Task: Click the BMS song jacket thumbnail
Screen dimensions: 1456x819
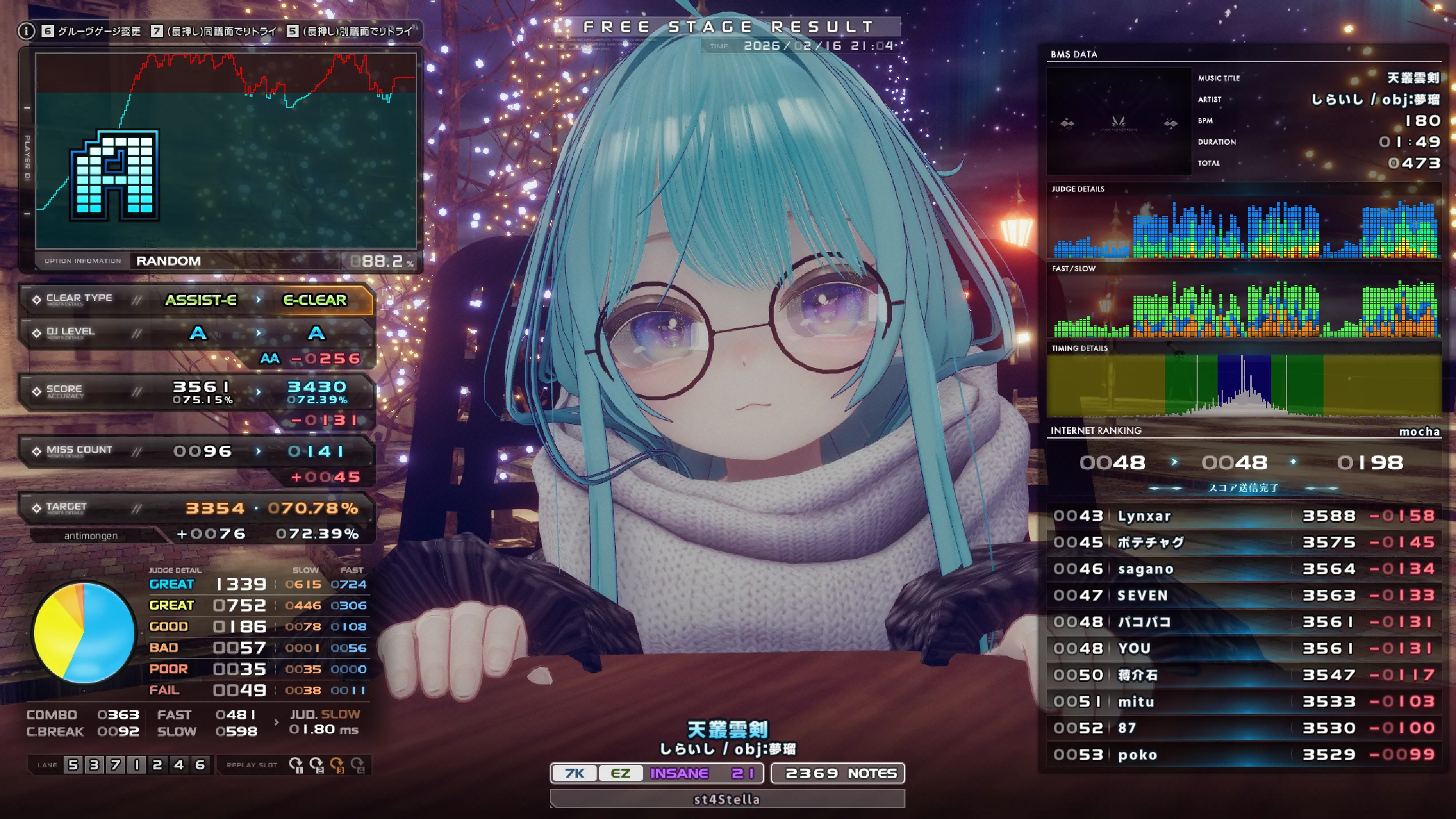Action: [x=1119, y=121]
